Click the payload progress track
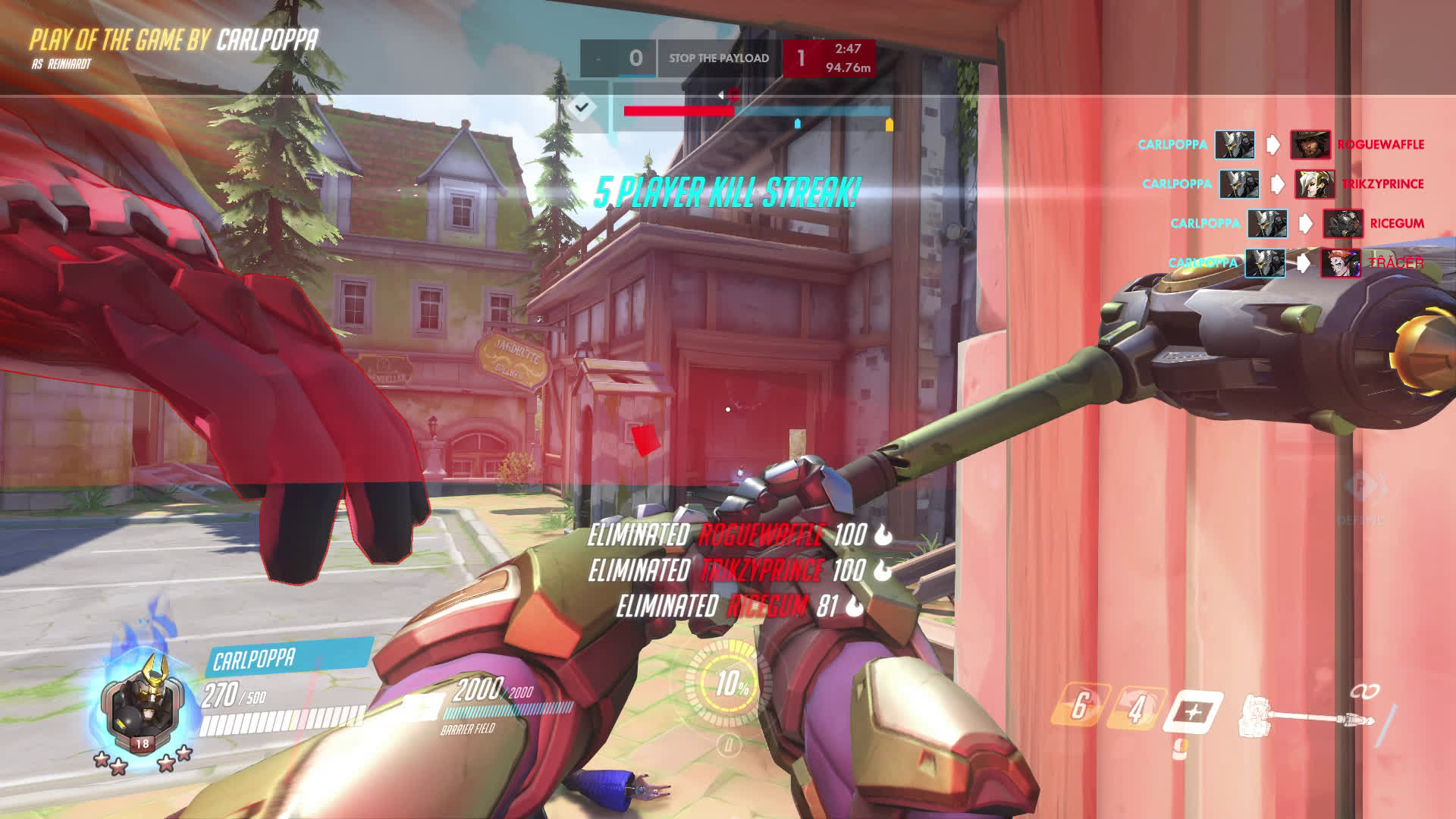1456x819 pixels. 756,111
